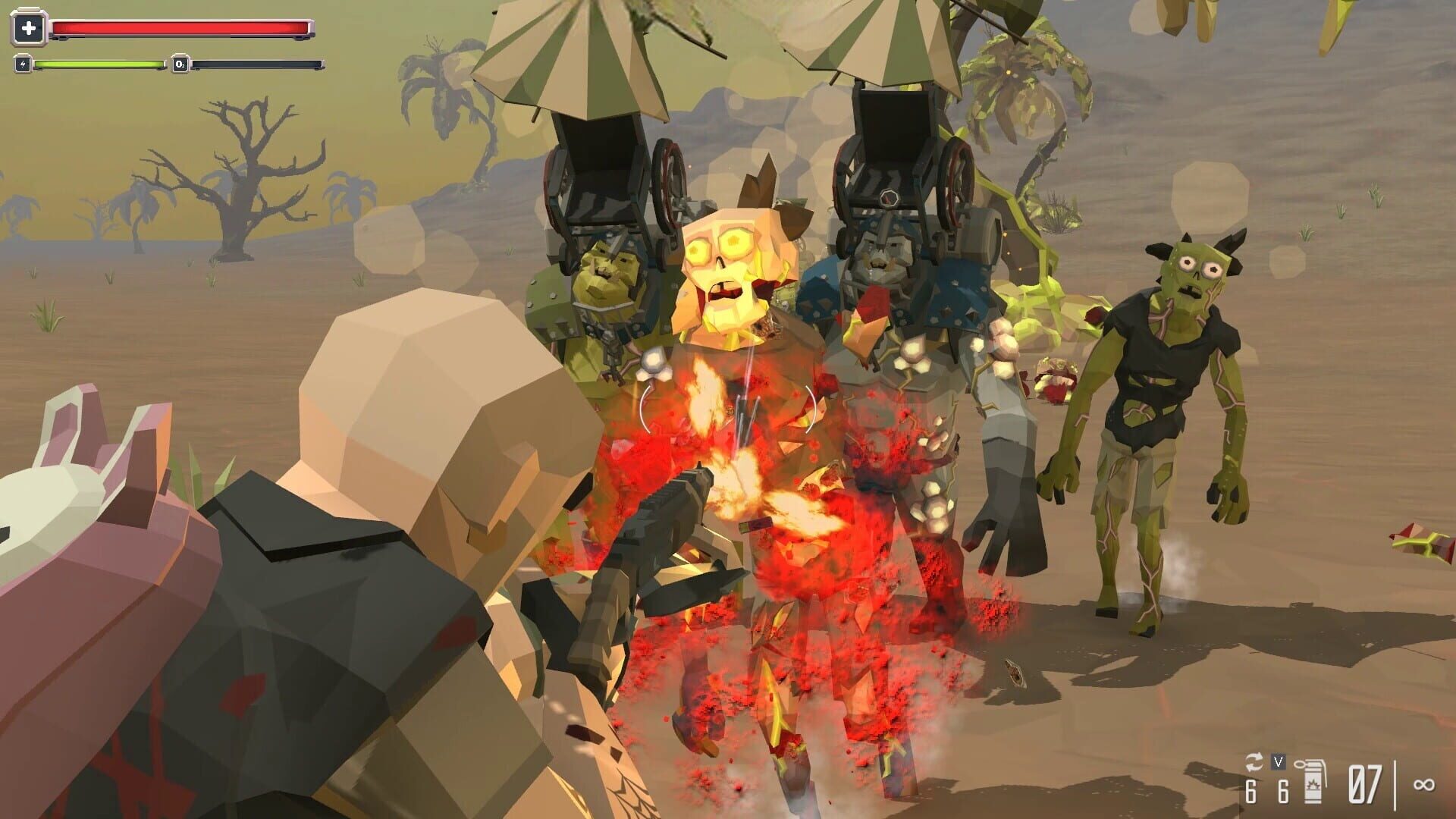
Task: Click the O2 oxygen indicator icon
Action: (180, 64)
